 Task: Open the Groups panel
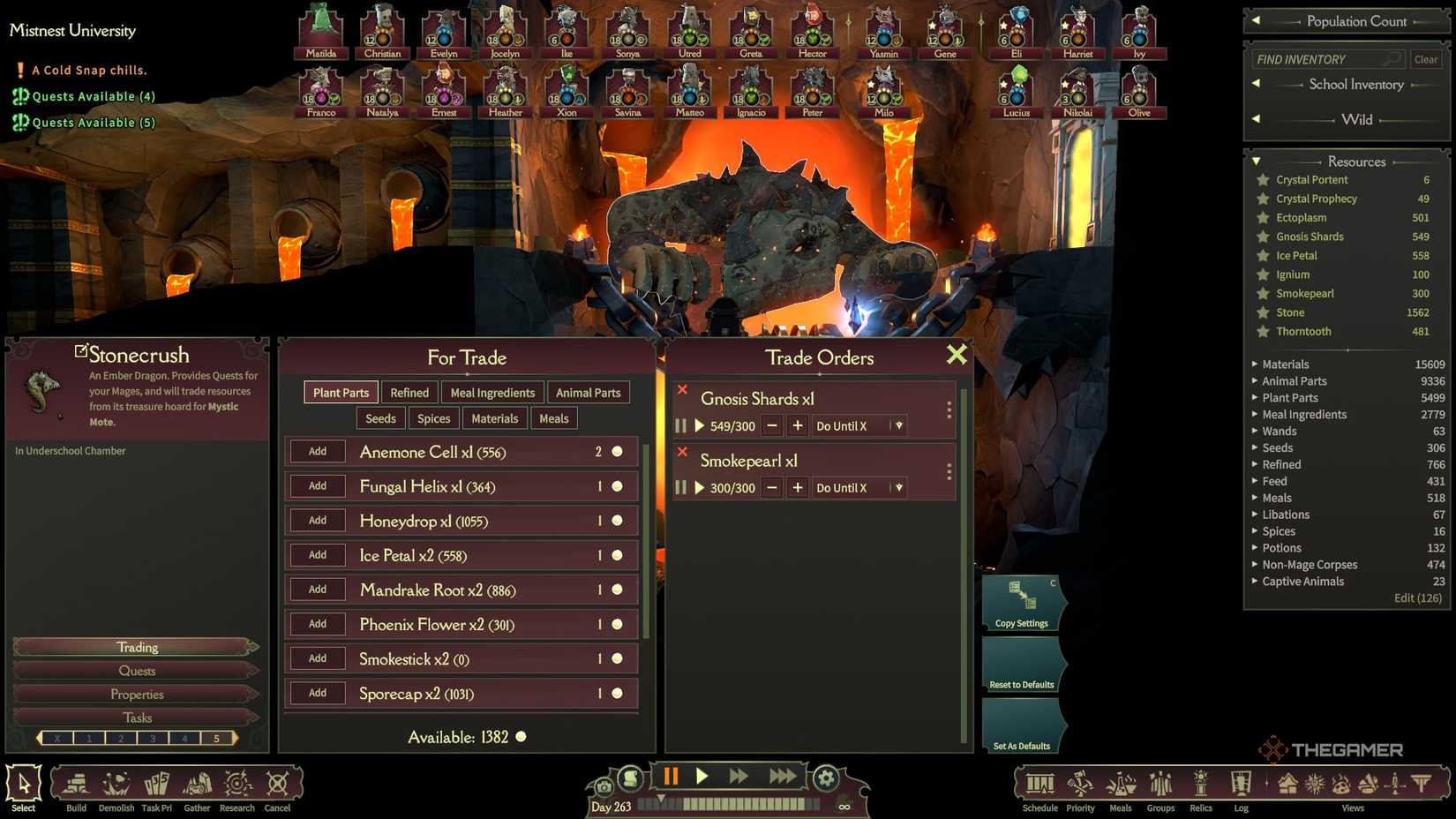[1160, 784]
